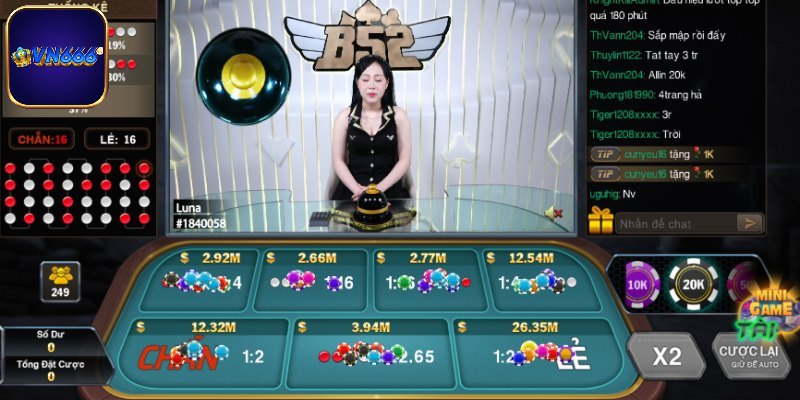Image resolution: width=800 pixels, height=400 pixels.
Task: Open the gift box tip icon
Action: (600, 220)
